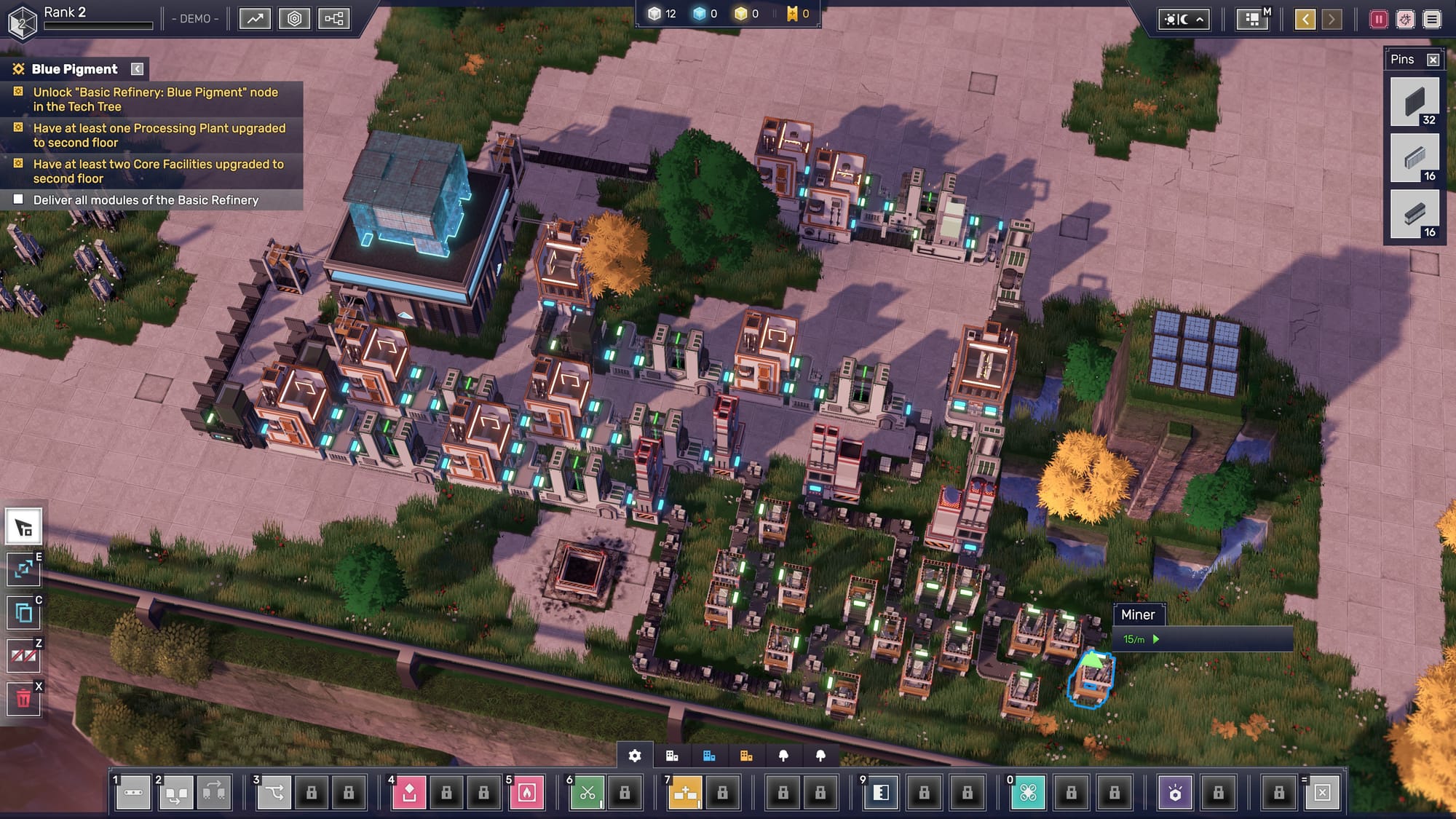Pick the teal fan building slot
The width and height of the screenshot is (1456, 819).
(1028, 792)
